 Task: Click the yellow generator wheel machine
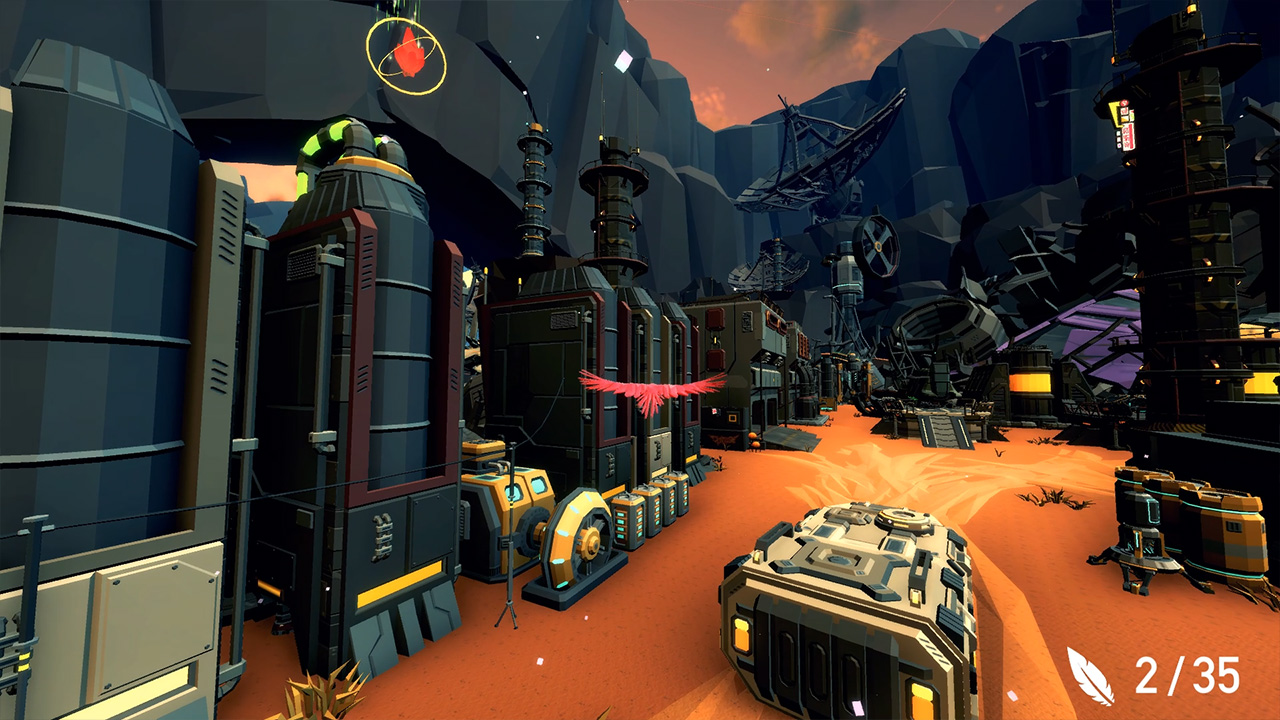click(x=578, y=540)
